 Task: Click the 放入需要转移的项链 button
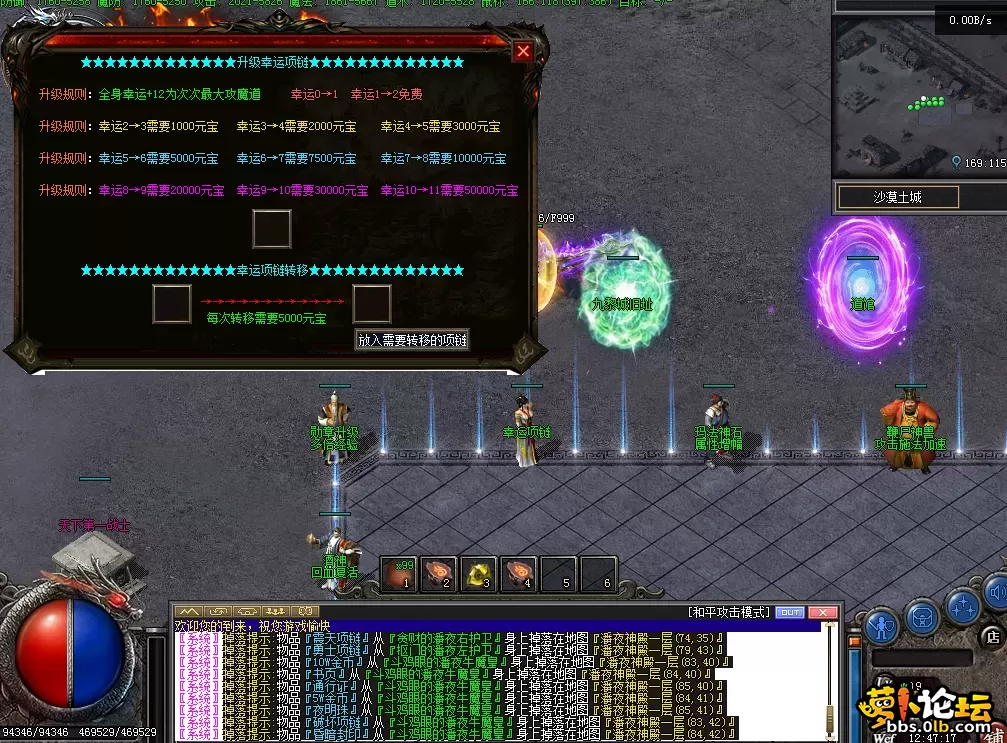(x=412, y=340)
